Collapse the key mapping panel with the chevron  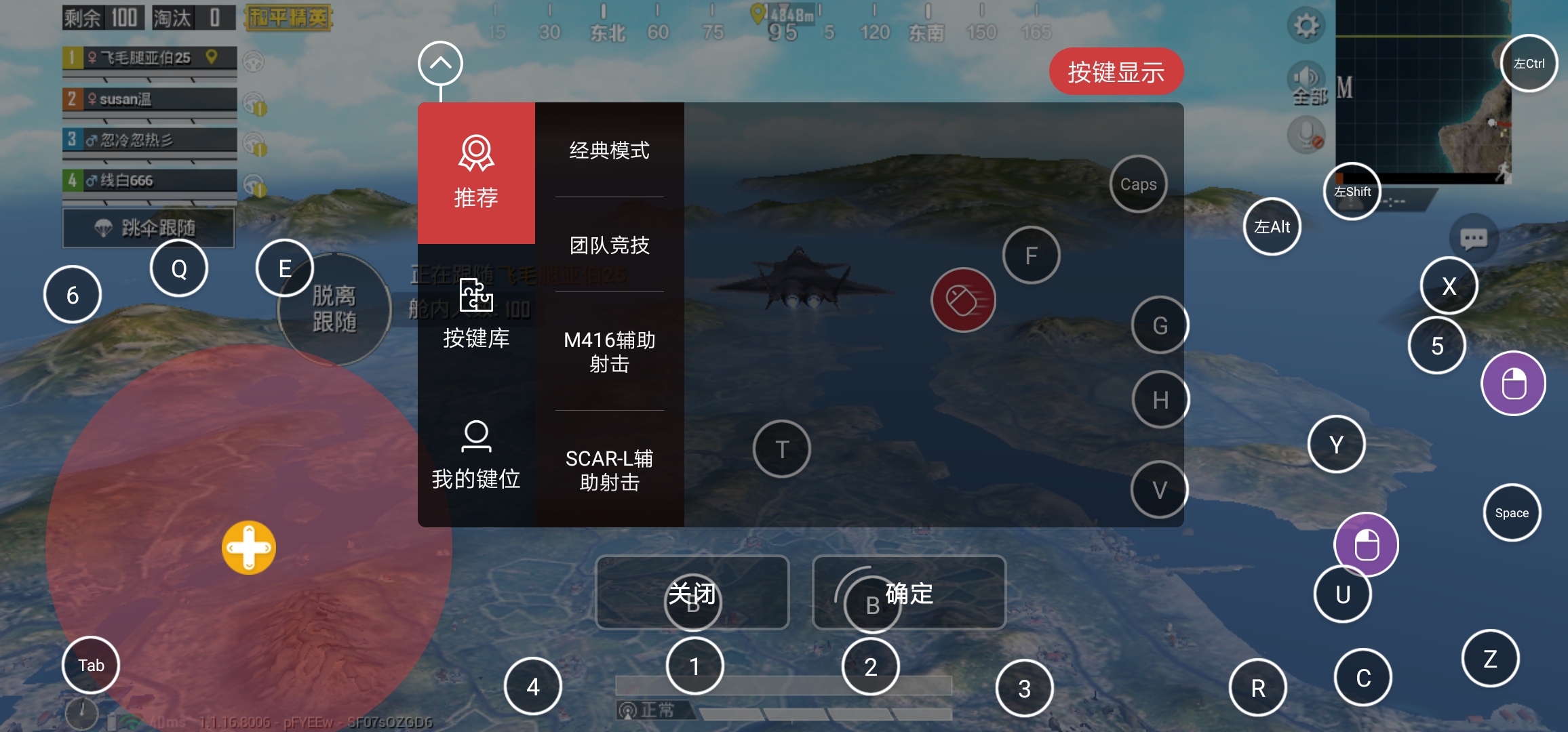point(440,62)
